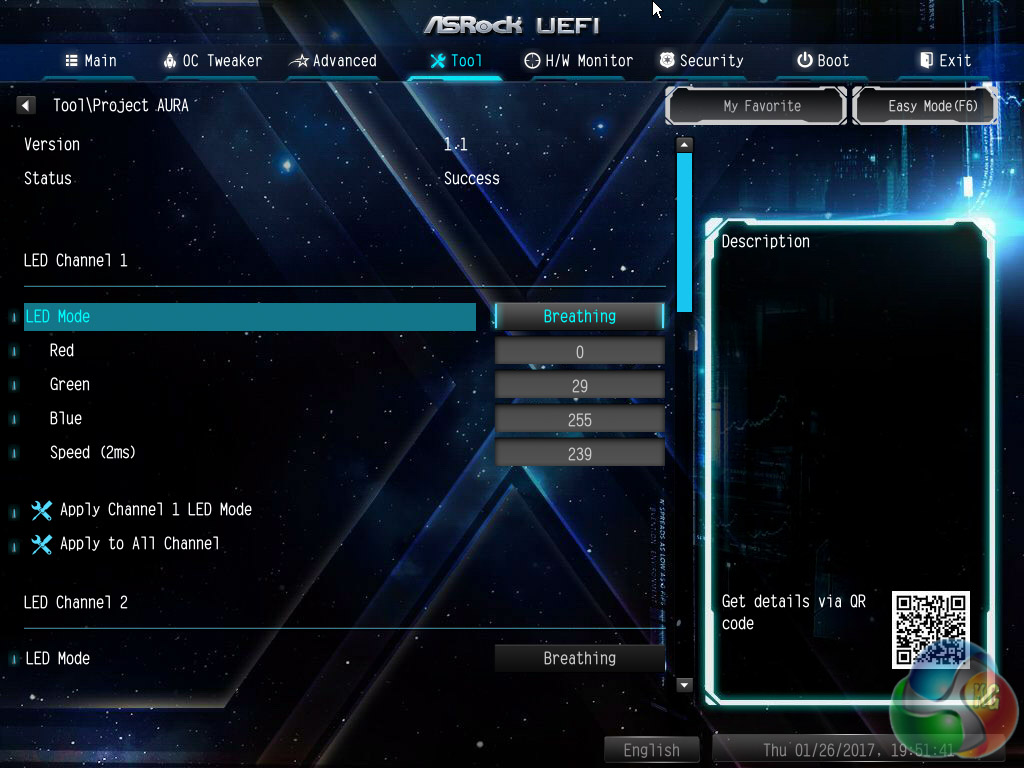
Task: Select the Green value field showing 29
Action: coord(579,386)
